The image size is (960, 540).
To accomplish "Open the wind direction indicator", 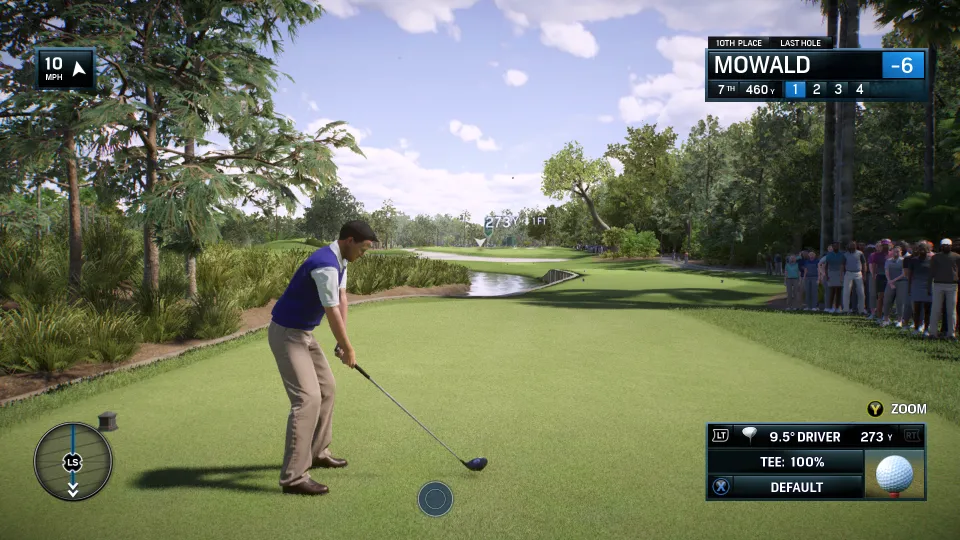I will coord(67,70).
